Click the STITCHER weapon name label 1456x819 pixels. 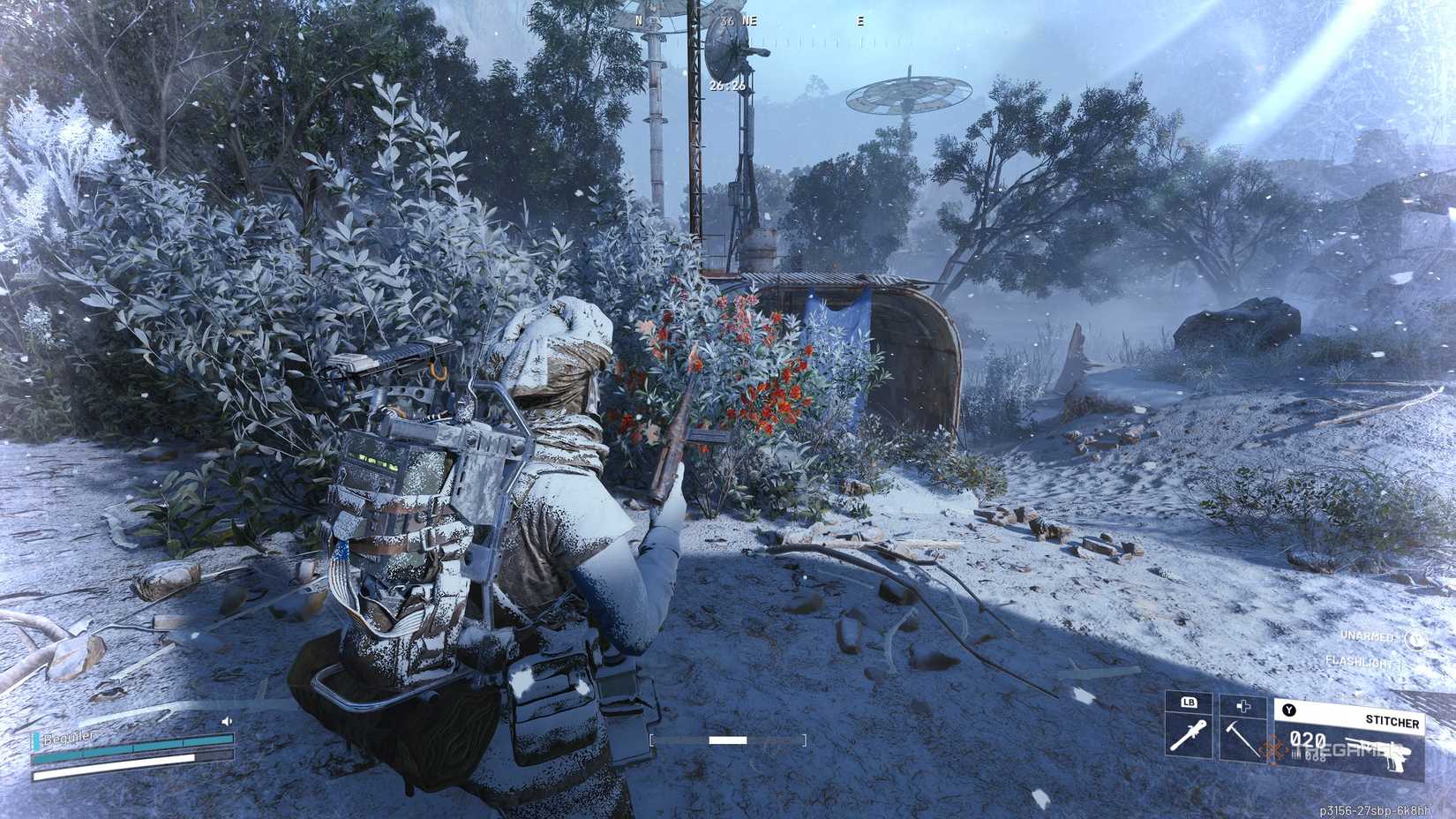[x=1392, y=722]
